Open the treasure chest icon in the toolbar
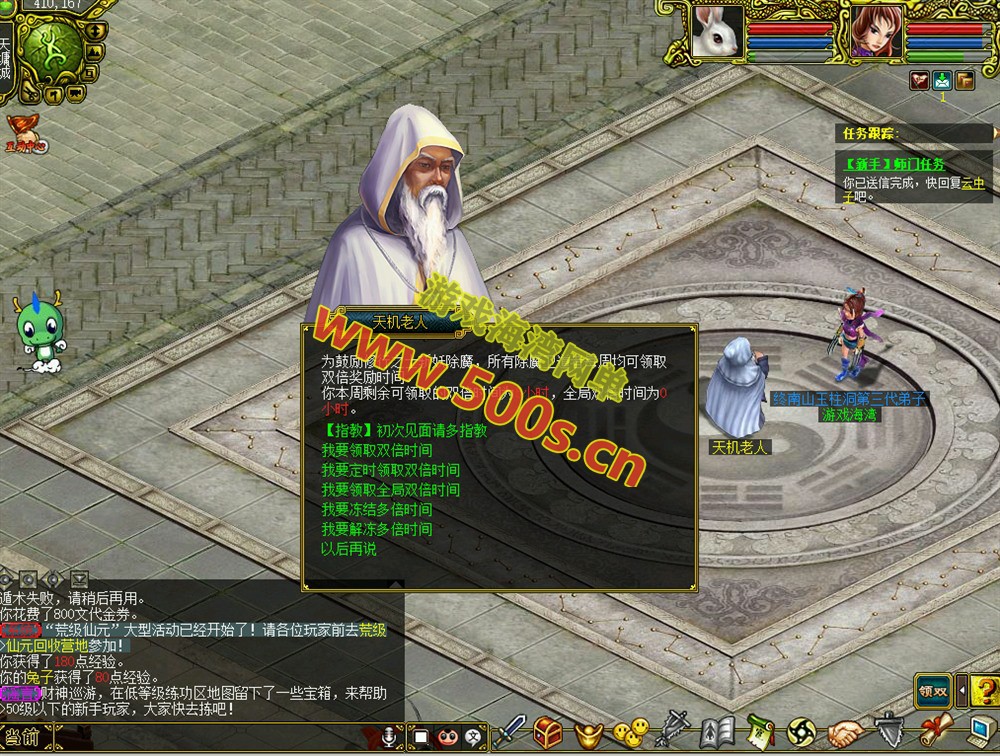The width and height of the screenshot is (1000, 756). point(548,733)
